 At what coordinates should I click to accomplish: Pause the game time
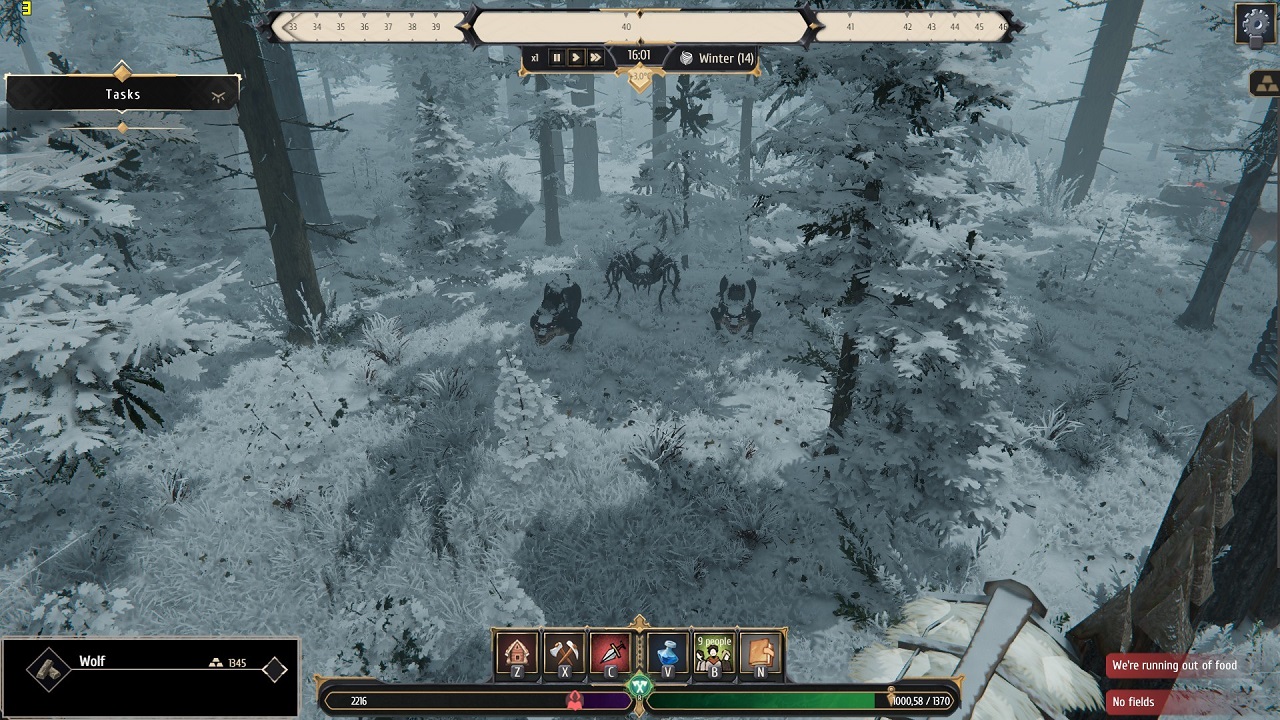(x=557, y=58)
